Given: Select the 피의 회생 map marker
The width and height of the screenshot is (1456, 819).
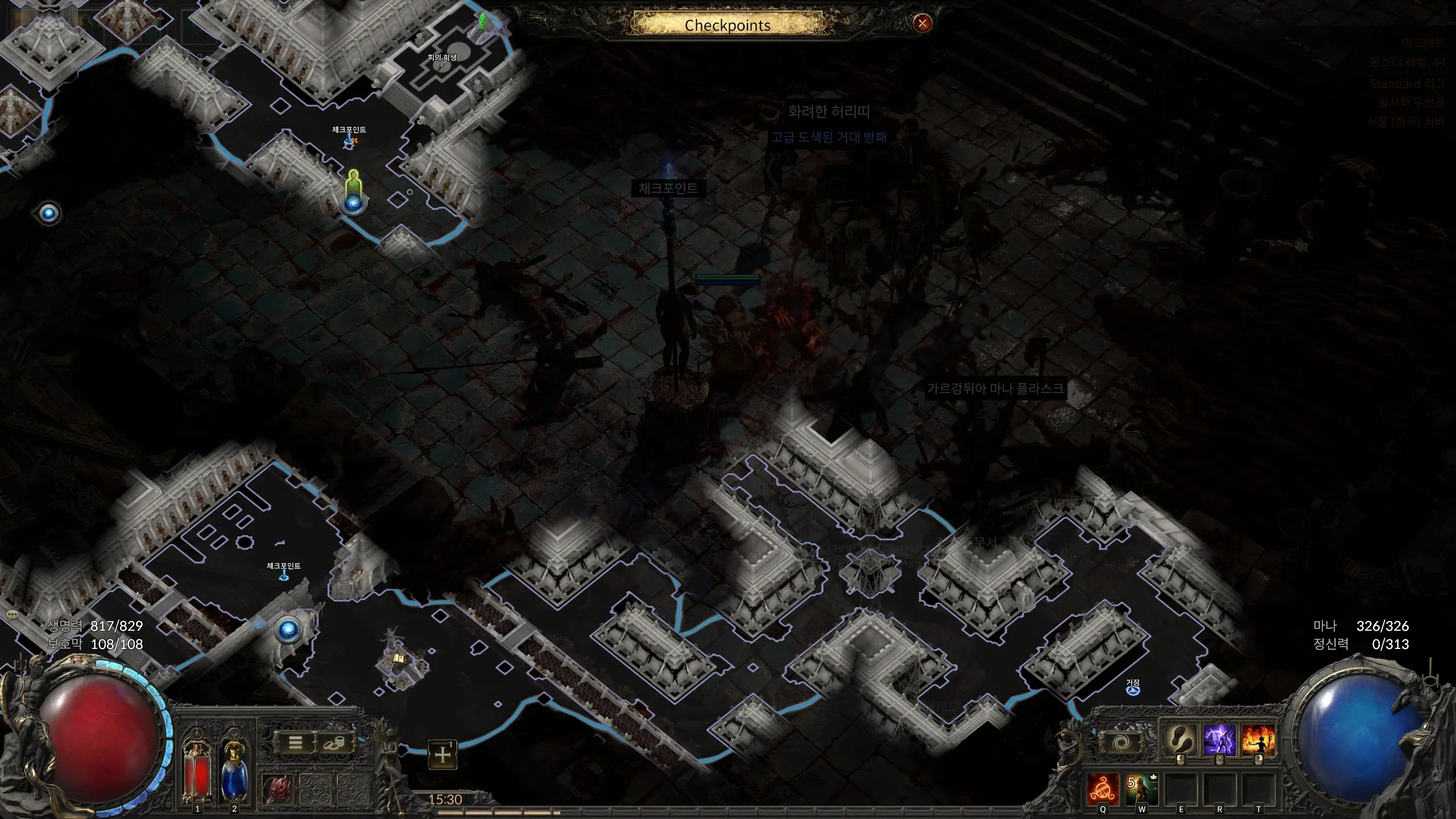Looking at the screenshot, I should pyautogui.click(x=442, y=64).
